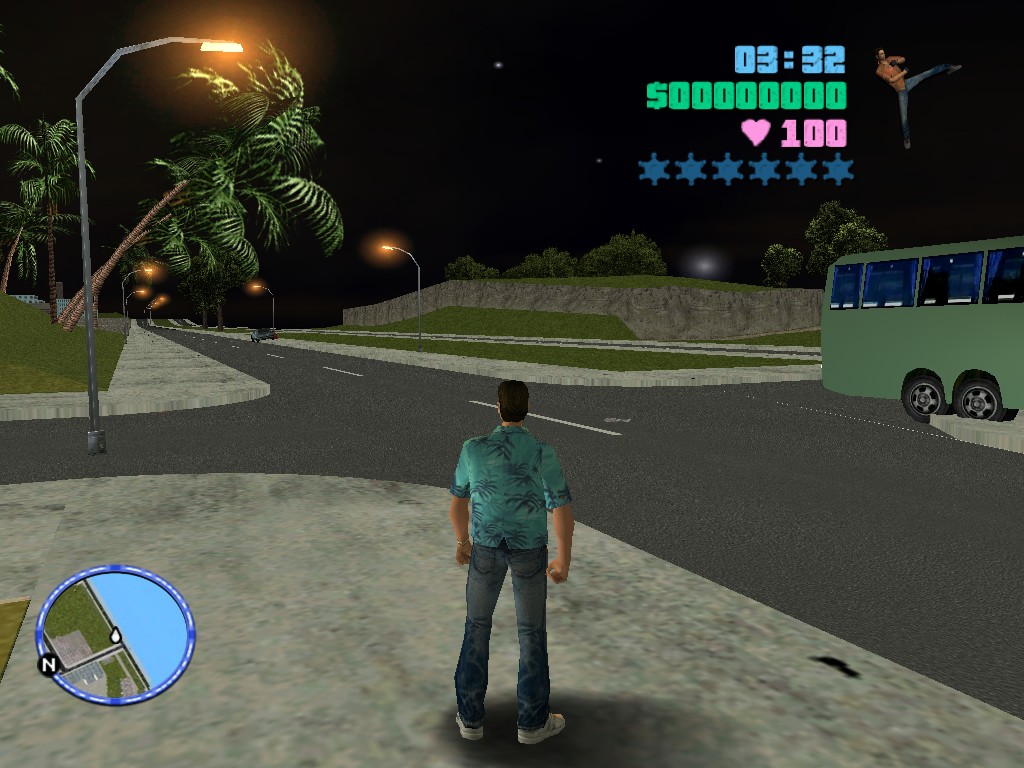Click the circular radar minimap

[x=115, y=634]
